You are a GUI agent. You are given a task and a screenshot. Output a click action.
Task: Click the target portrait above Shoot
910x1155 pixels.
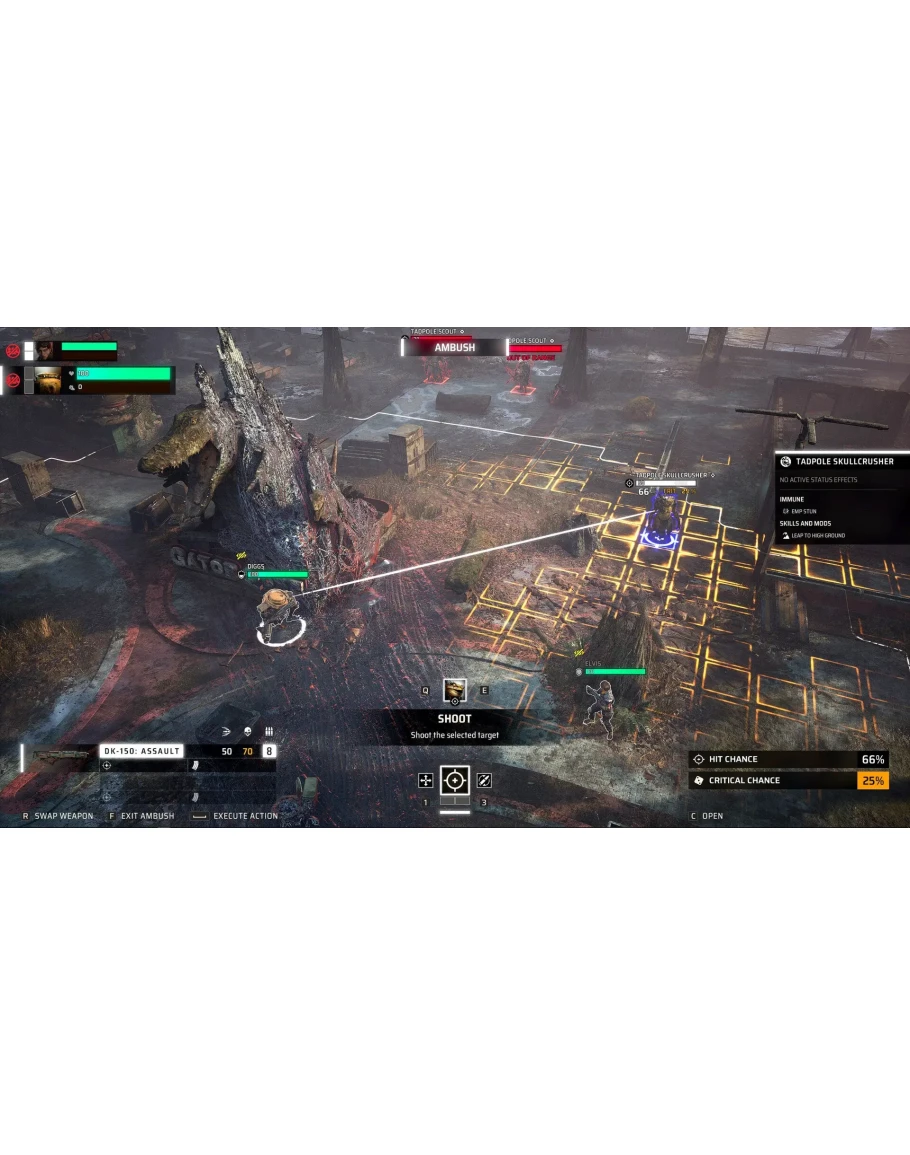pyautogui.click(x=455, y=690)
